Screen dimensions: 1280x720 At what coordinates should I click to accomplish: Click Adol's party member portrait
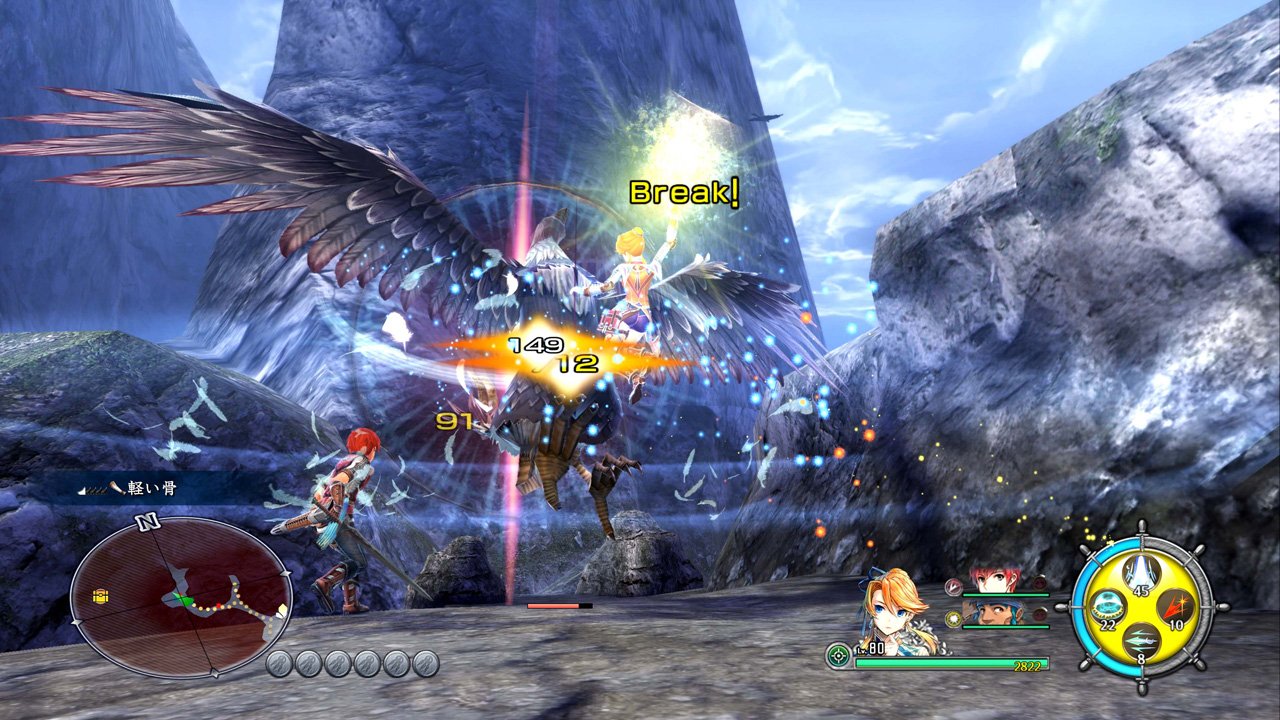click(993, 578)
